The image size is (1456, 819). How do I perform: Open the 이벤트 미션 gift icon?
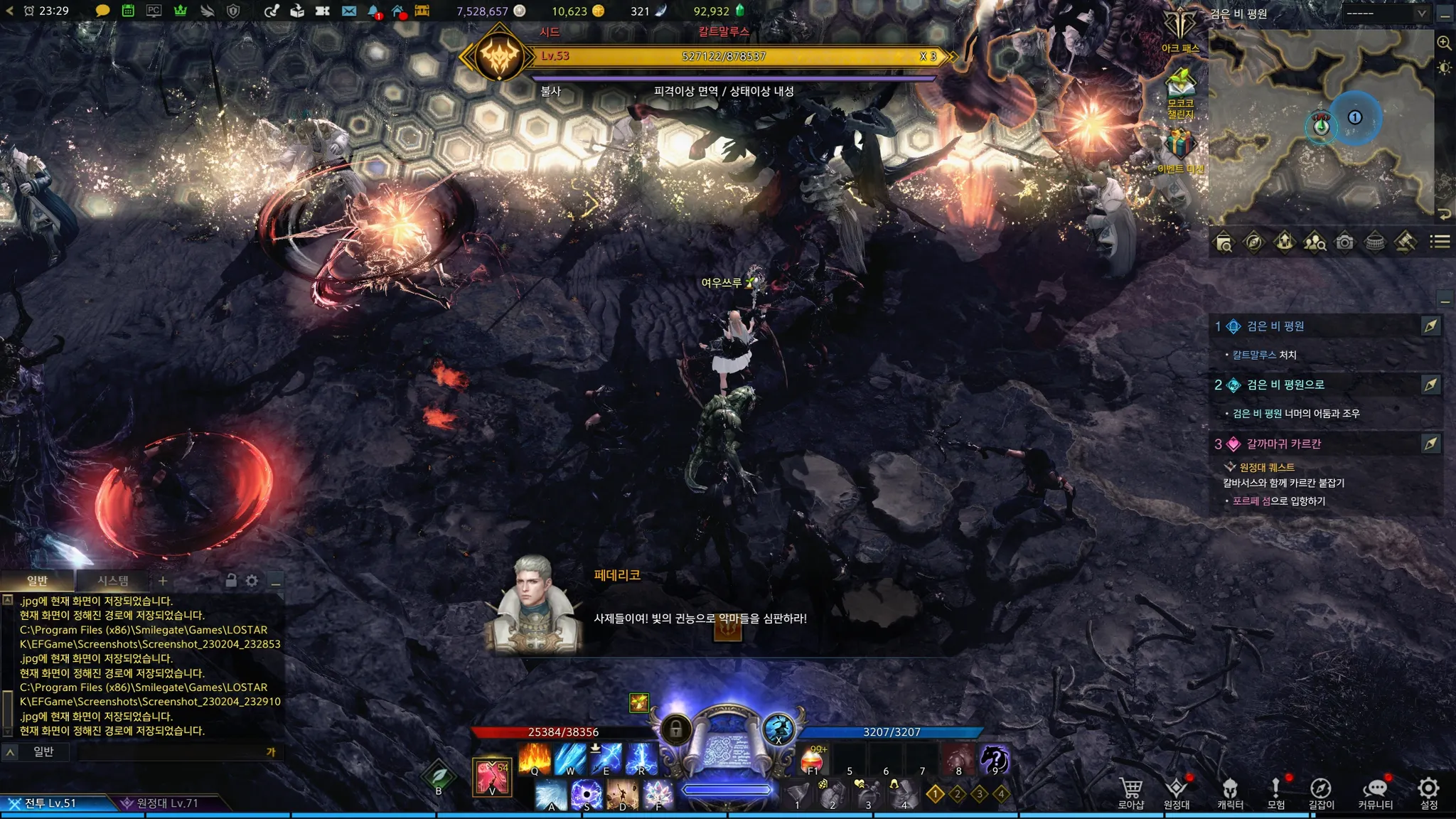pos(1180,149)
